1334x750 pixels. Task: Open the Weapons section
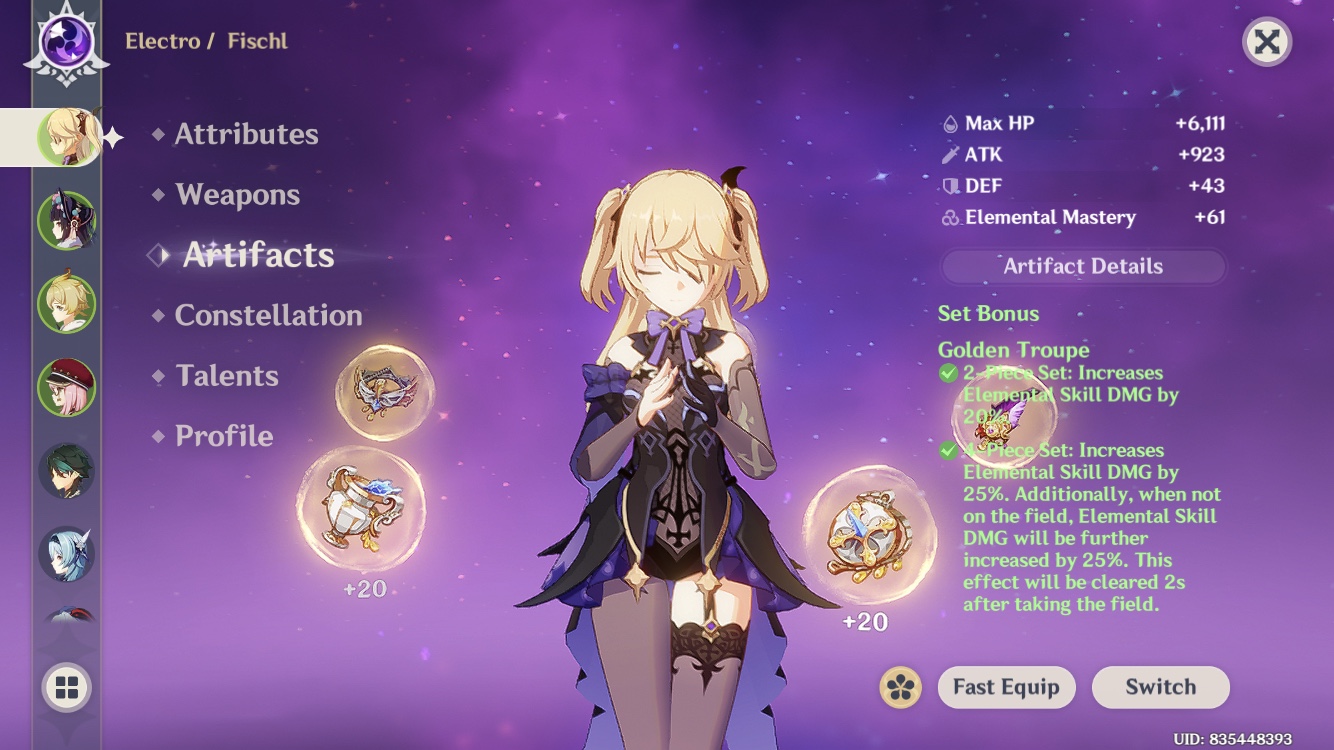click(239, 195)
